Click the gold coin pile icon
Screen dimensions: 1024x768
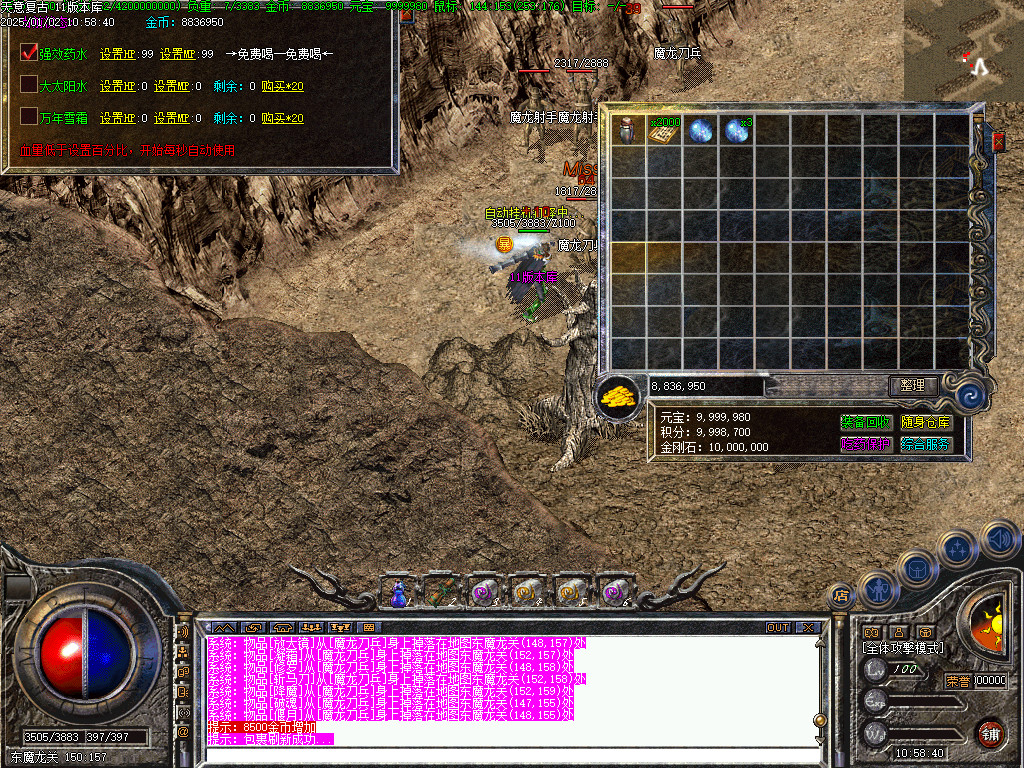point(620,396)
